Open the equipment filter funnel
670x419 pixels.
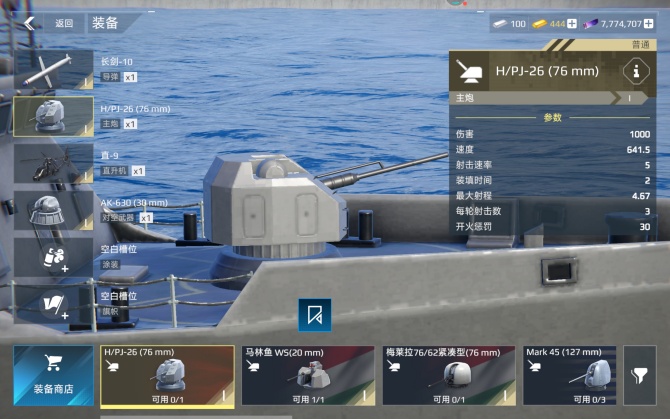click(x=639, y=375)
